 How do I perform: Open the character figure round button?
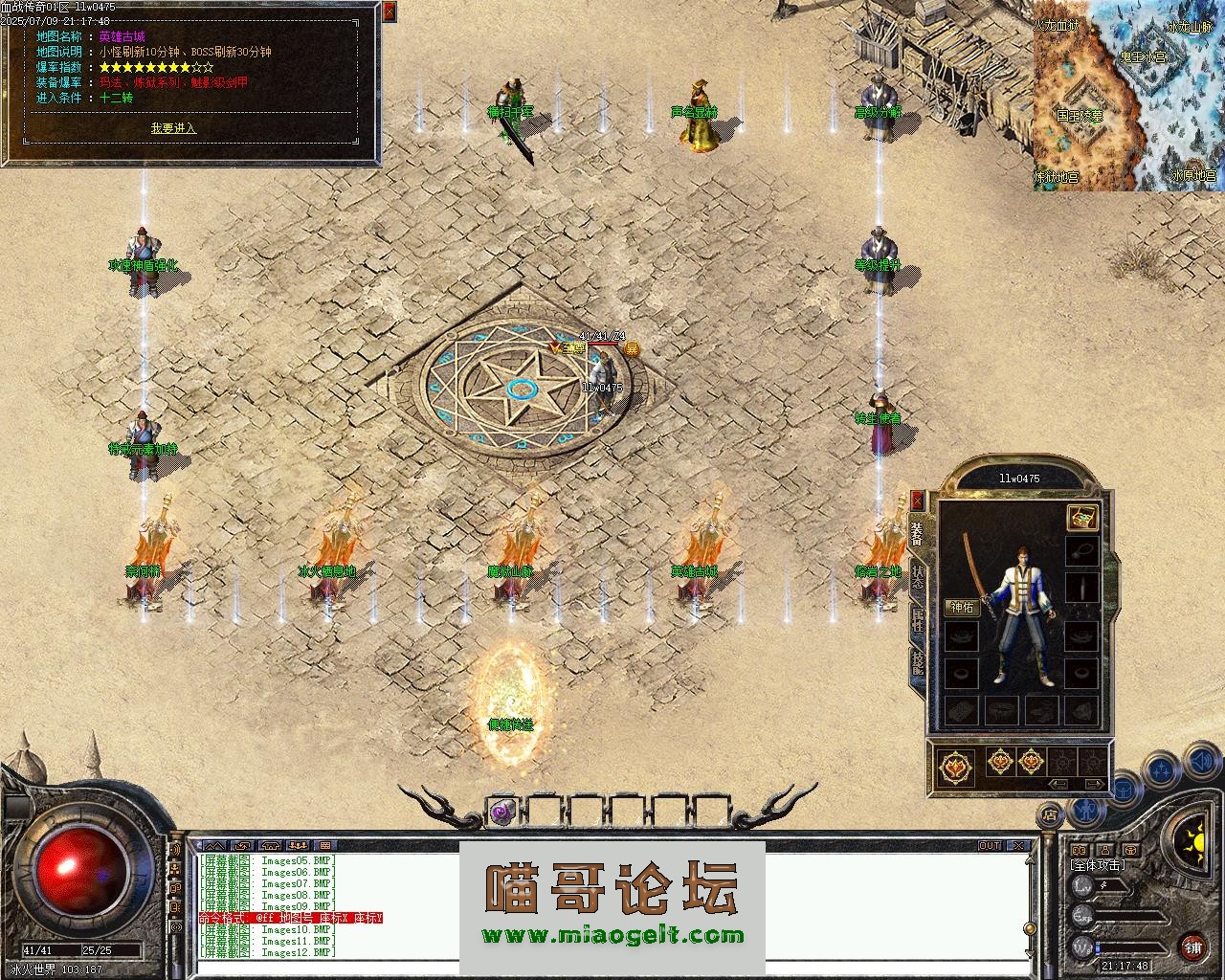[x=1084, y=810]
